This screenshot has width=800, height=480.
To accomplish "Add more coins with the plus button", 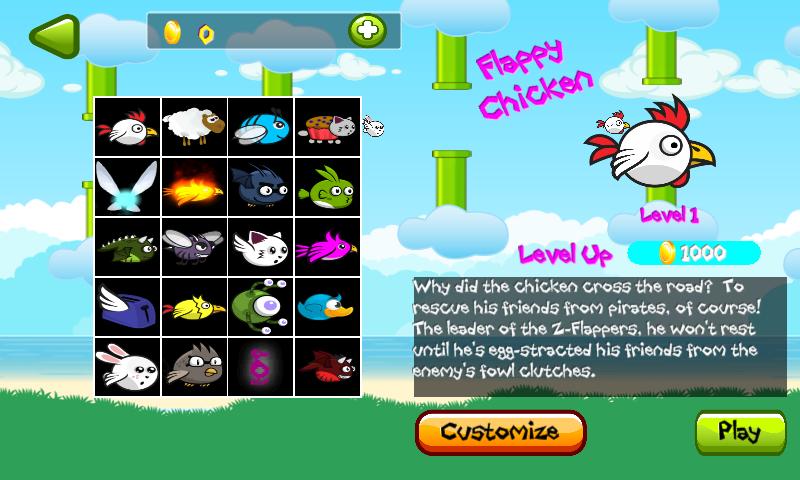I will [367, 31].
